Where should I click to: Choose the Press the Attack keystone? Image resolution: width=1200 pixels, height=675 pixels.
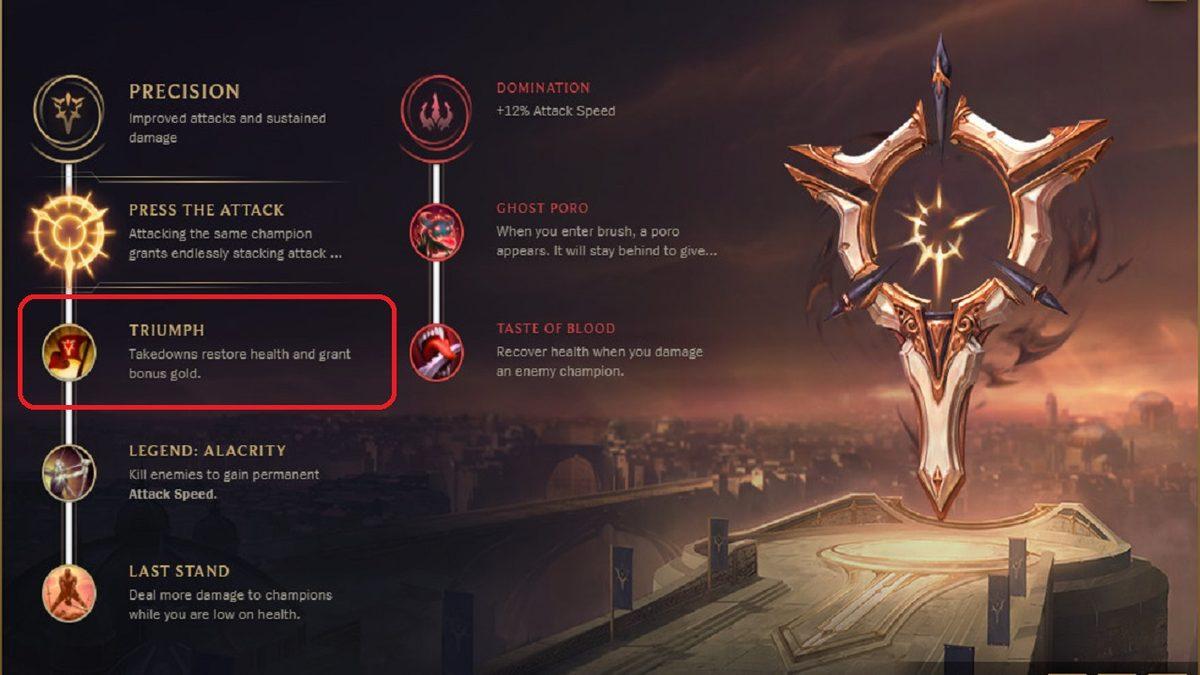pyautogui.click(x=69, y=233)
